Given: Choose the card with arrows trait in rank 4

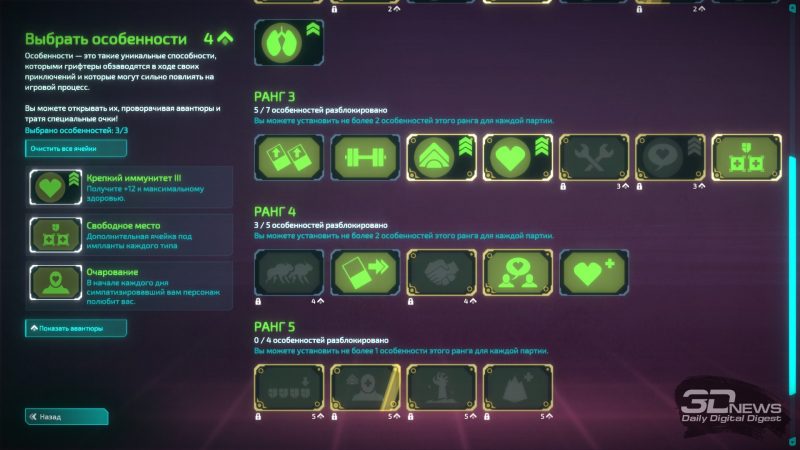Looking at the screenshot, I should 365,272.
